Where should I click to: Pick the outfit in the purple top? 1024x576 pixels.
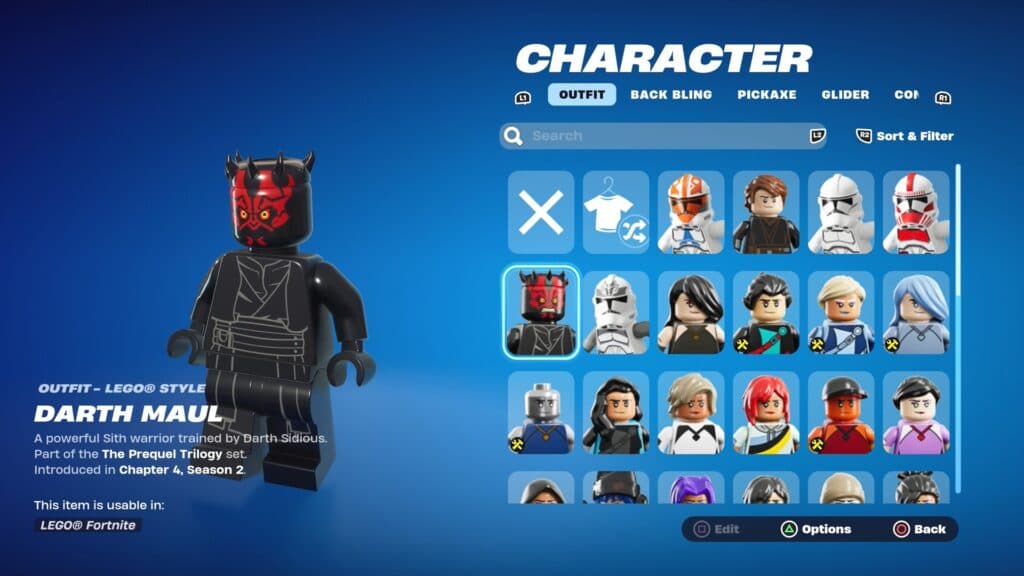(916, 413)
